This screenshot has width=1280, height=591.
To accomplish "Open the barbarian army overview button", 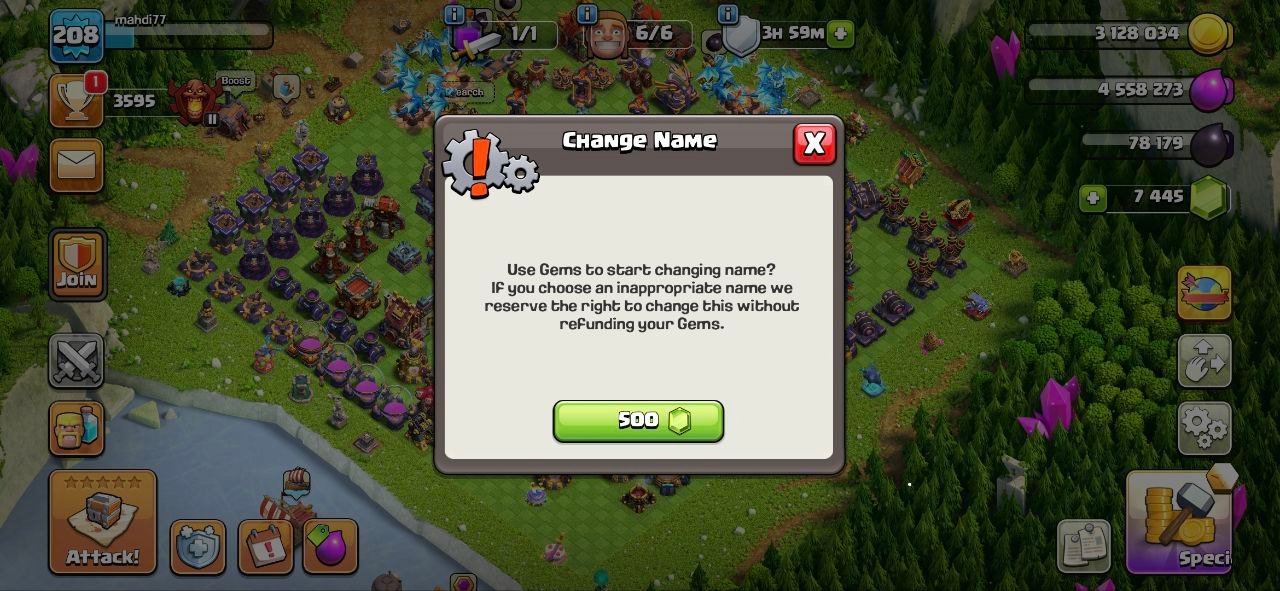I will click(77, 429).
